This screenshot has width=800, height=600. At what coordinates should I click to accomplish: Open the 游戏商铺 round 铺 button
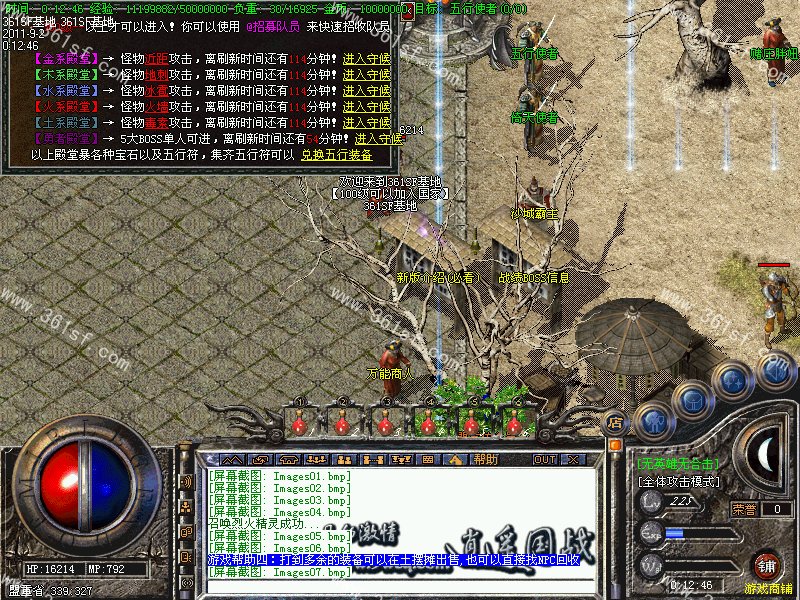coord(766,565)
